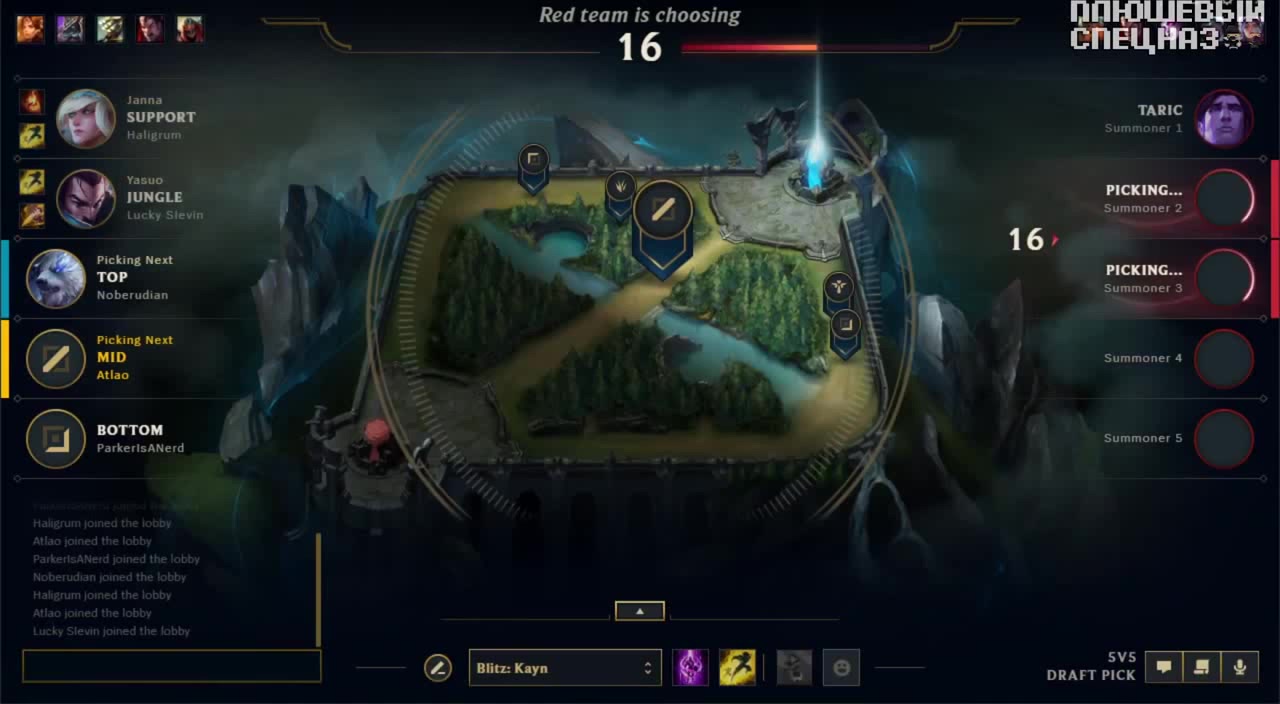The width and height of the screenshot is (1280, 704).
Task: Toggle the chat speech bubble button
Action: coord(1164,667)
